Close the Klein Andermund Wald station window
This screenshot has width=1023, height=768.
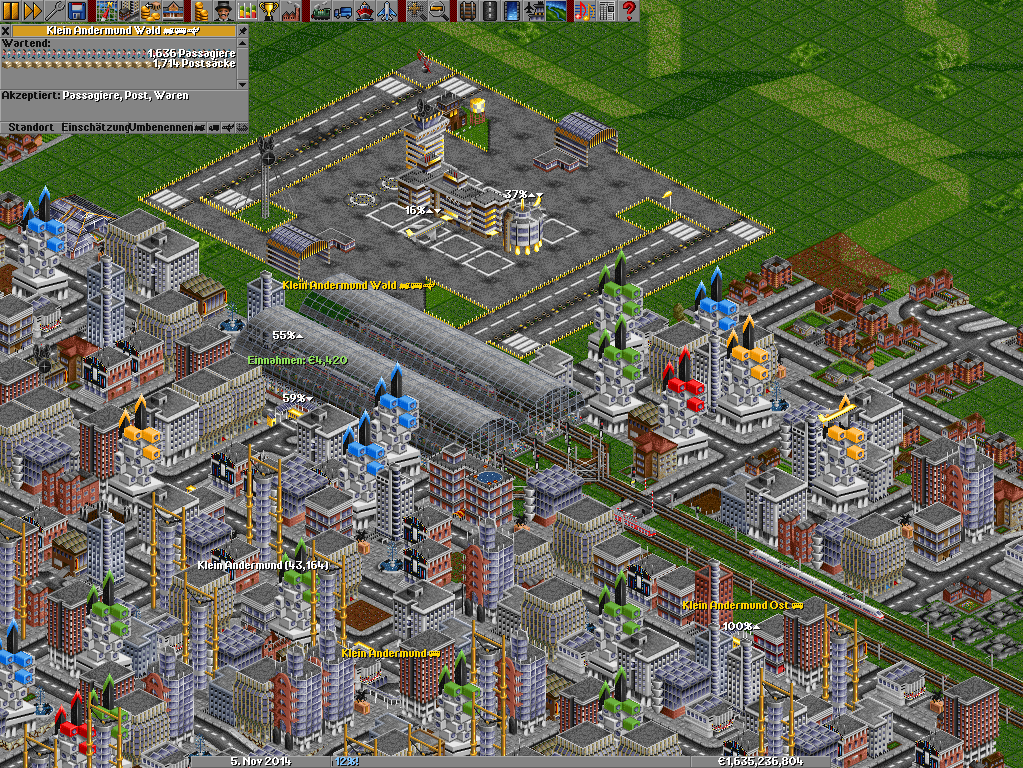pyautogui.click(x=5, y=30)
